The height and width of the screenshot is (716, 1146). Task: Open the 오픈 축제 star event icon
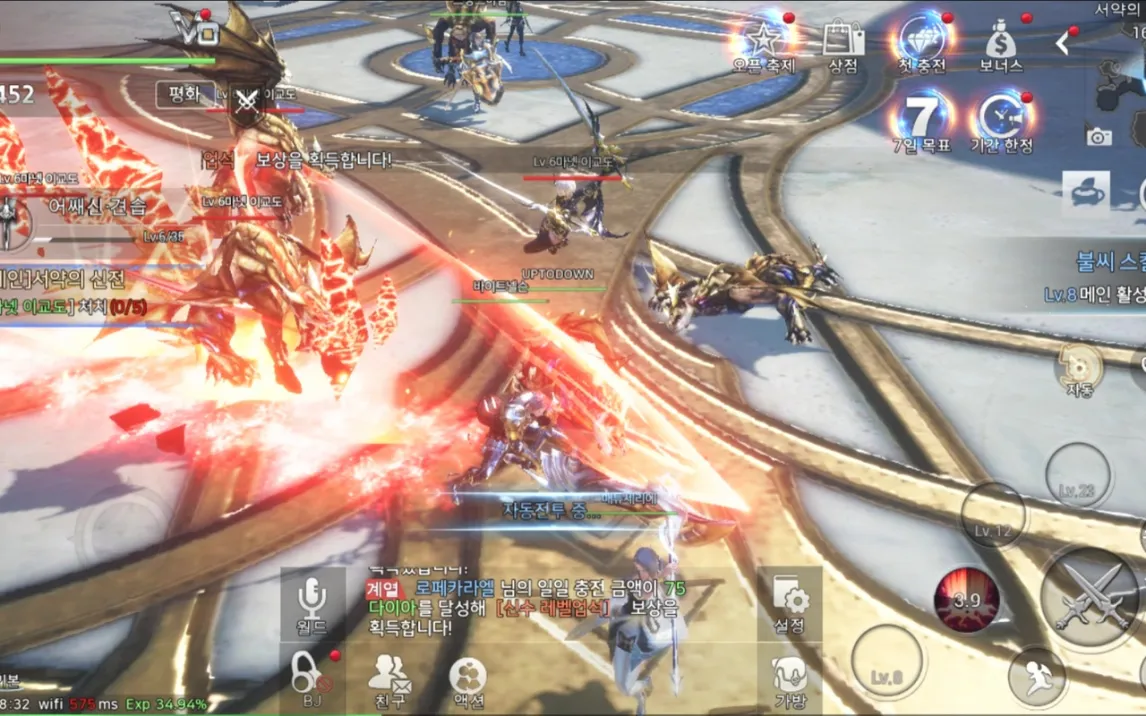(763, 42)
